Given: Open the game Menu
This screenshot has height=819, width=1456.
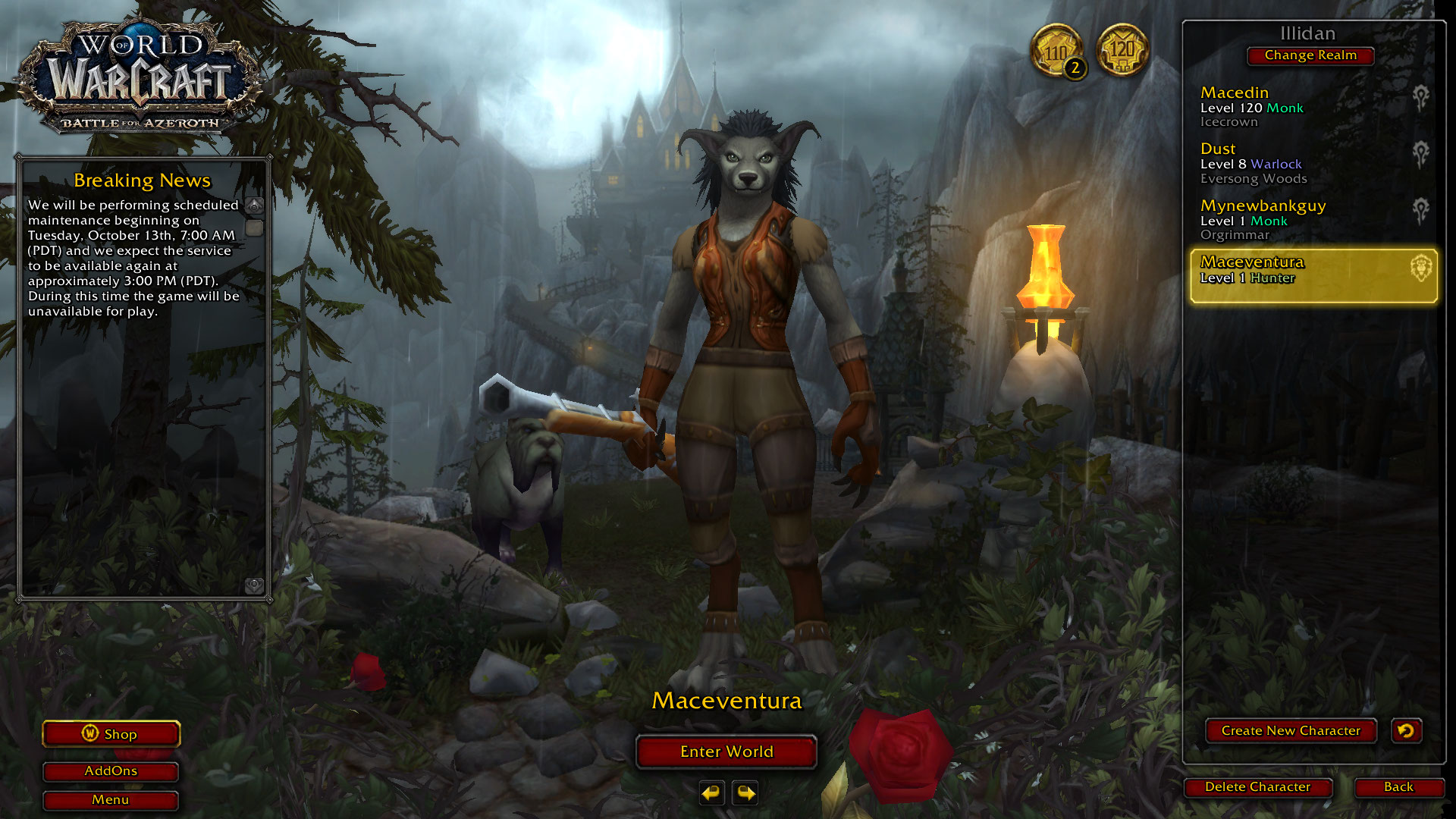Looking at the screenshot, I should click(x=111, y=800).
